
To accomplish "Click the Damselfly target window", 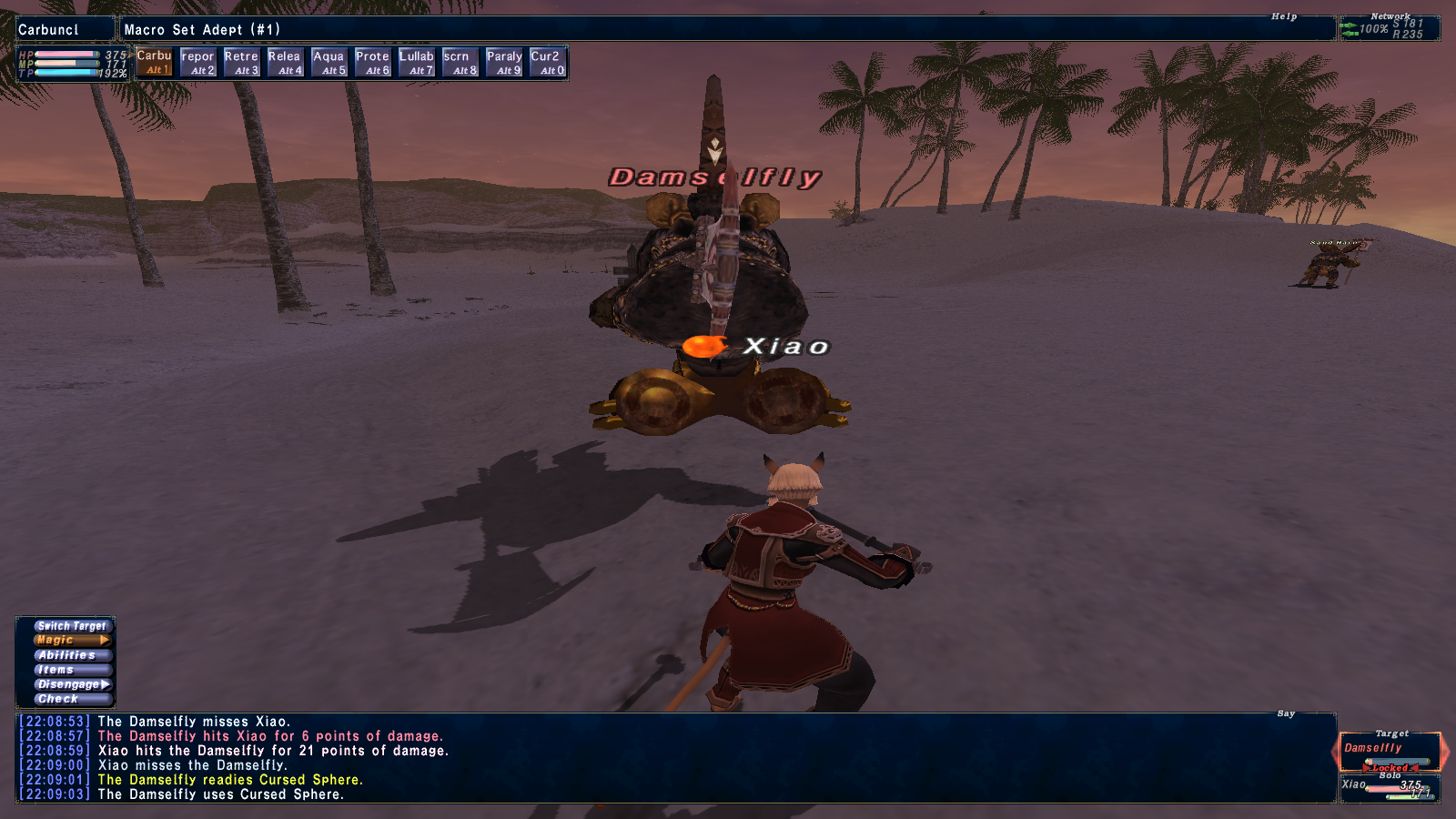I will tap(1390, 752).
